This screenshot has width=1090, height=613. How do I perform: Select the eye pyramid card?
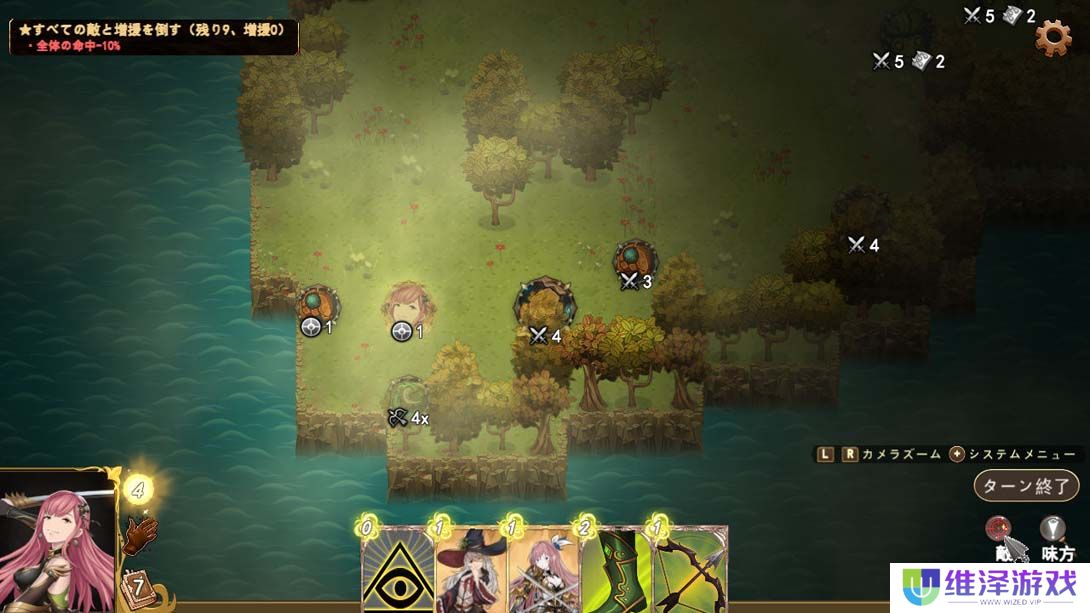(x=397, y=568)
